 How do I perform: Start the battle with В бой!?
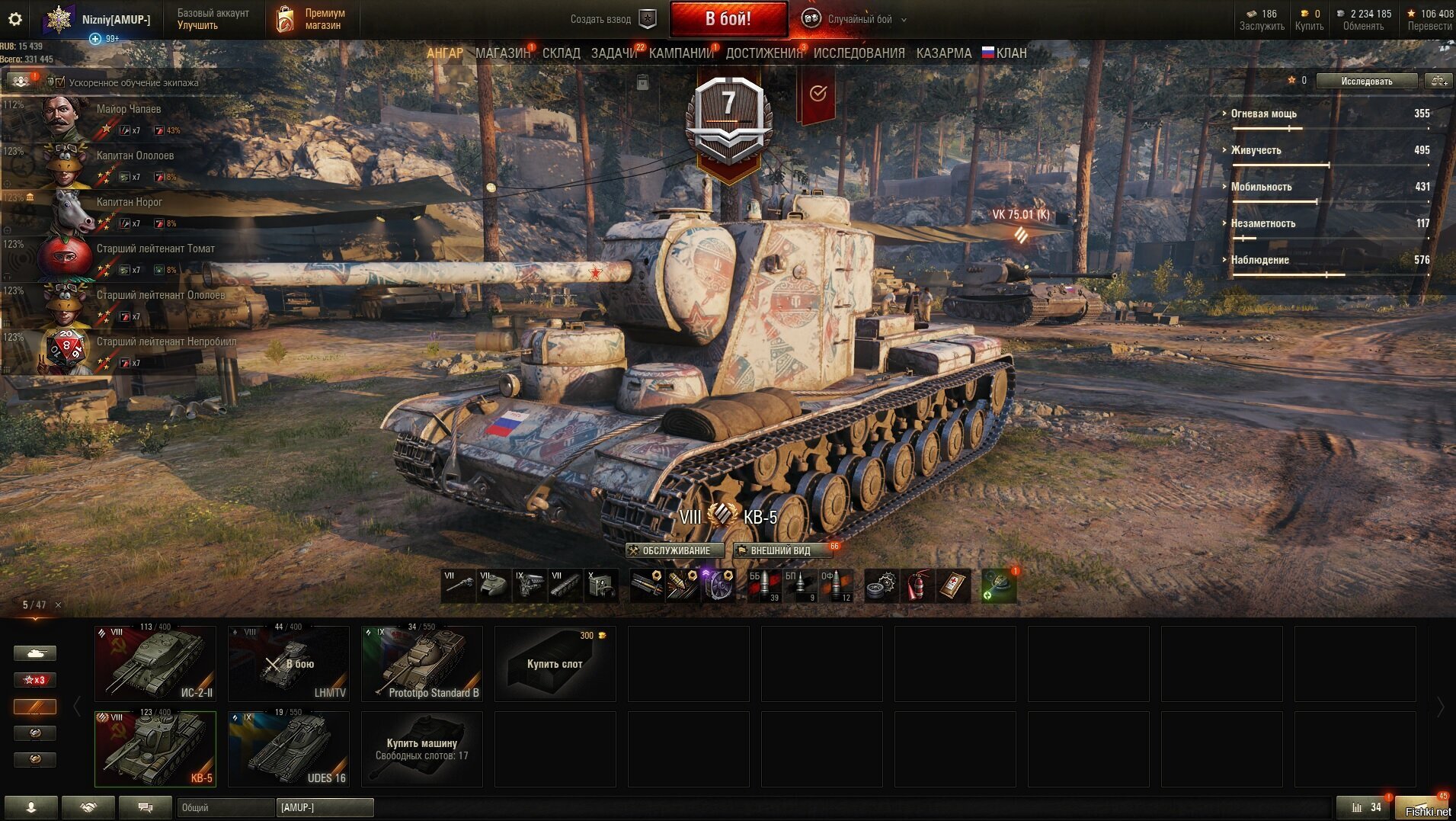coord(728,19)
